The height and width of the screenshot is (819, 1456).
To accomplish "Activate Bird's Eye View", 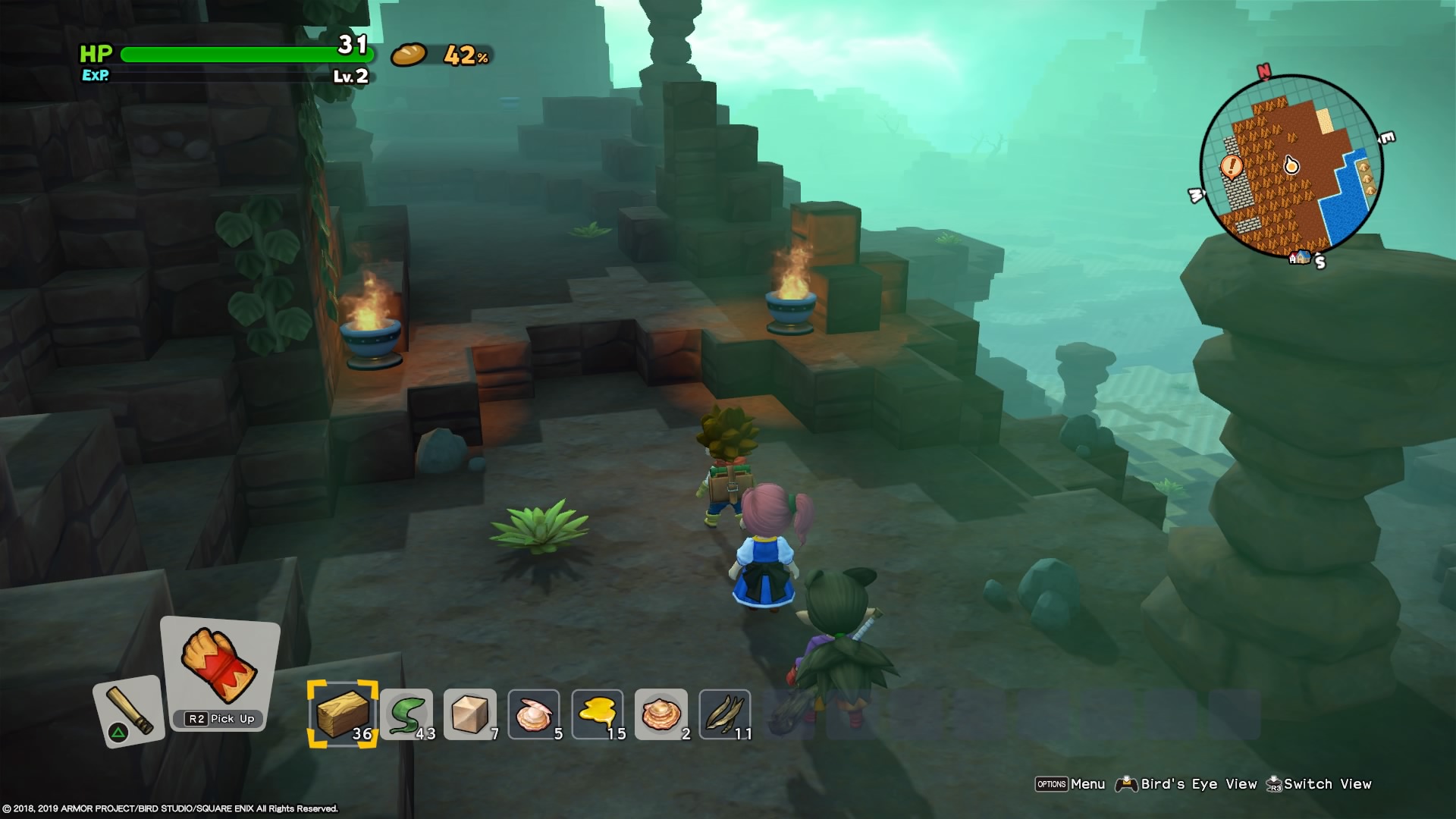I will pos(1186,784).
